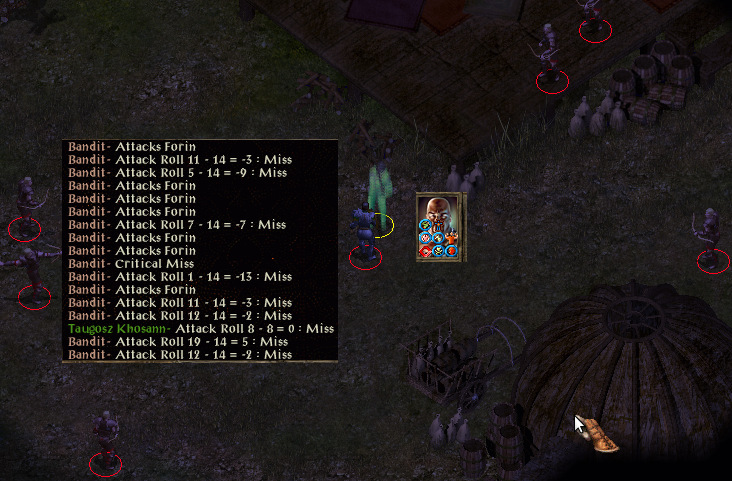
Task: Click the combat log panel
Action: 200,251
